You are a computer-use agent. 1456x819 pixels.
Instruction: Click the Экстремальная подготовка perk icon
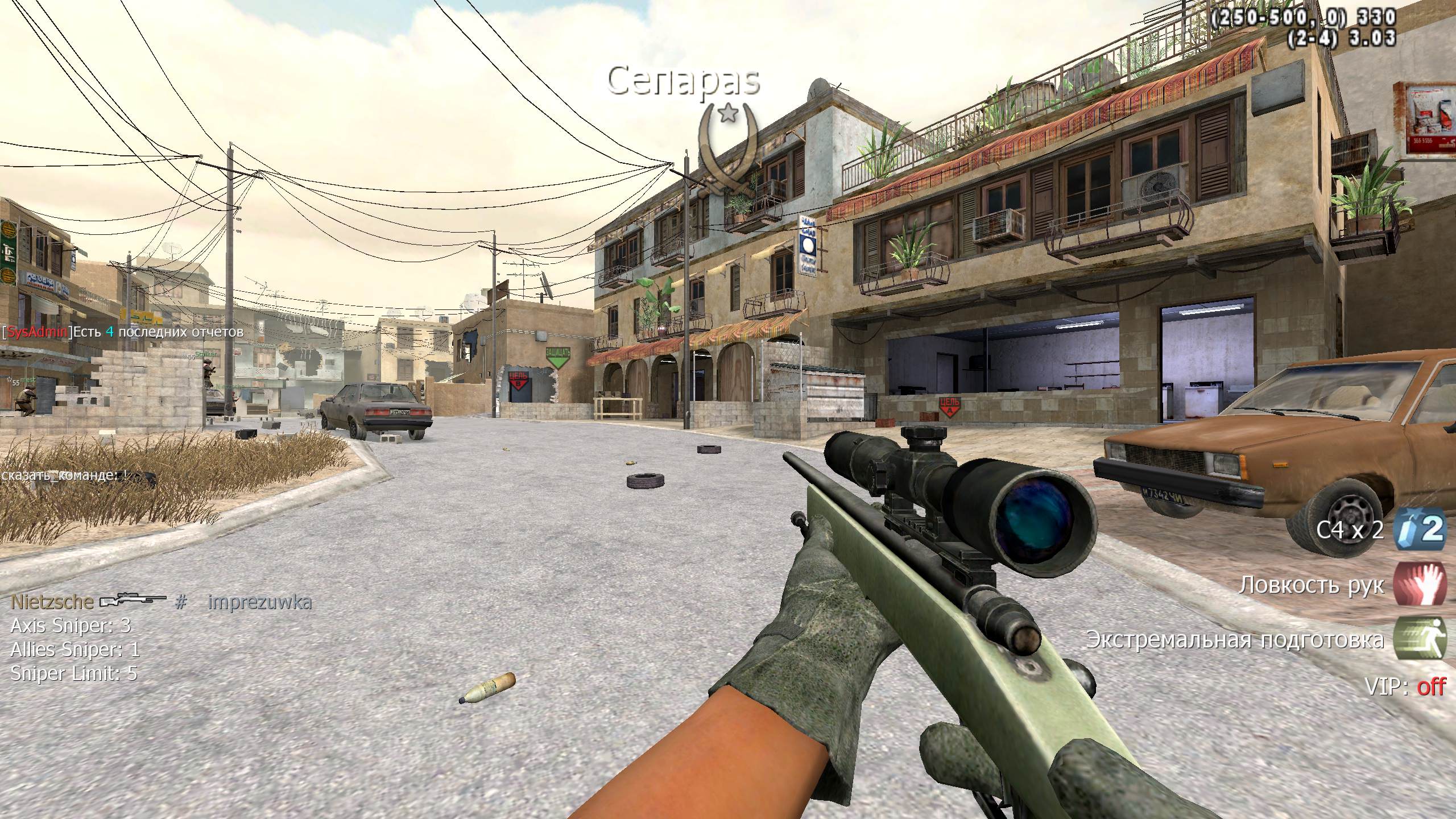point(1420,639)
